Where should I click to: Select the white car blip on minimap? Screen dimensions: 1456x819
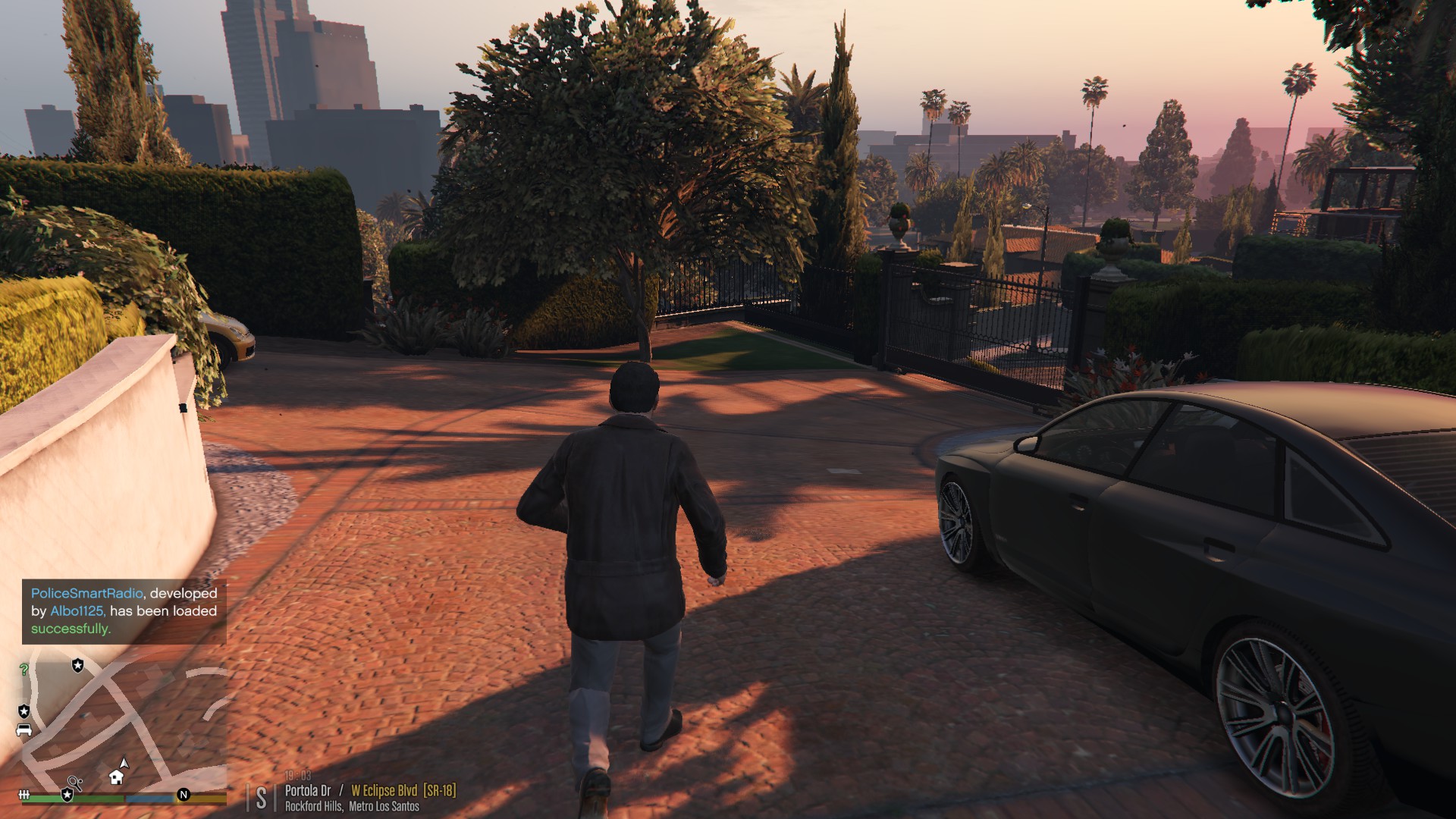coord(24,730)
